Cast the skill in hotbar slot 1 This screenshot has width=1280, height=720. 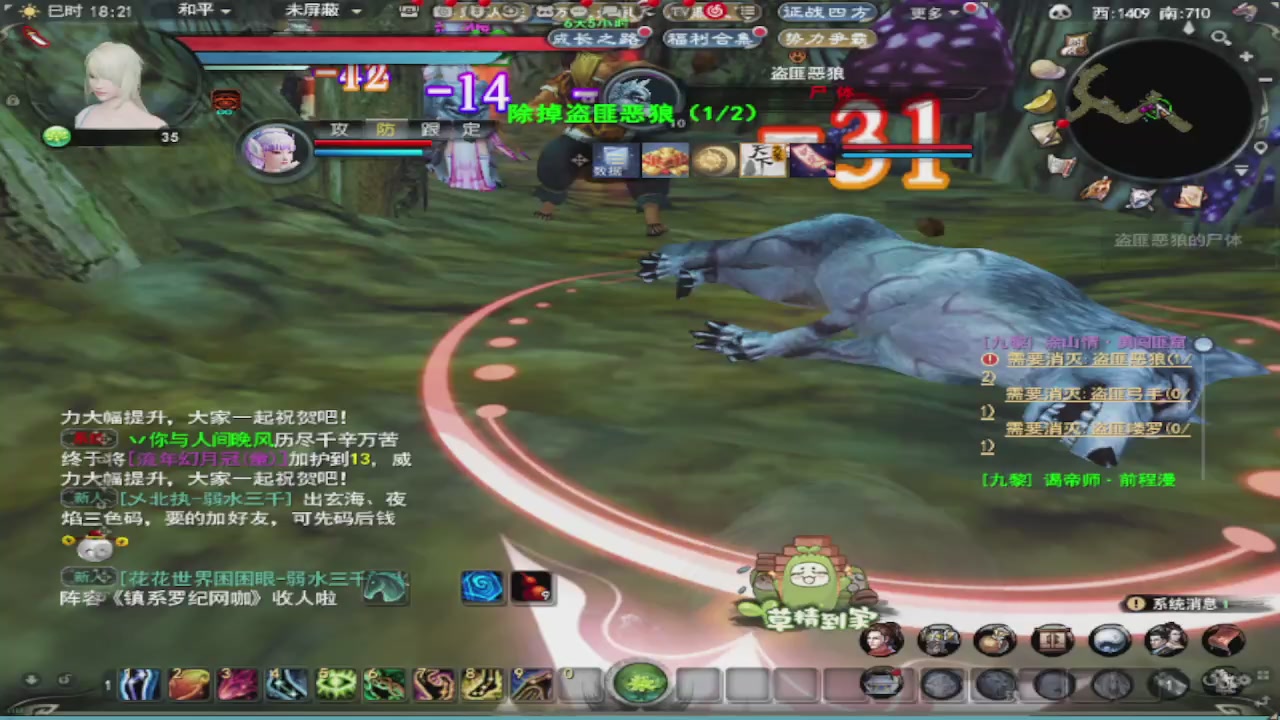pos(139,683)
